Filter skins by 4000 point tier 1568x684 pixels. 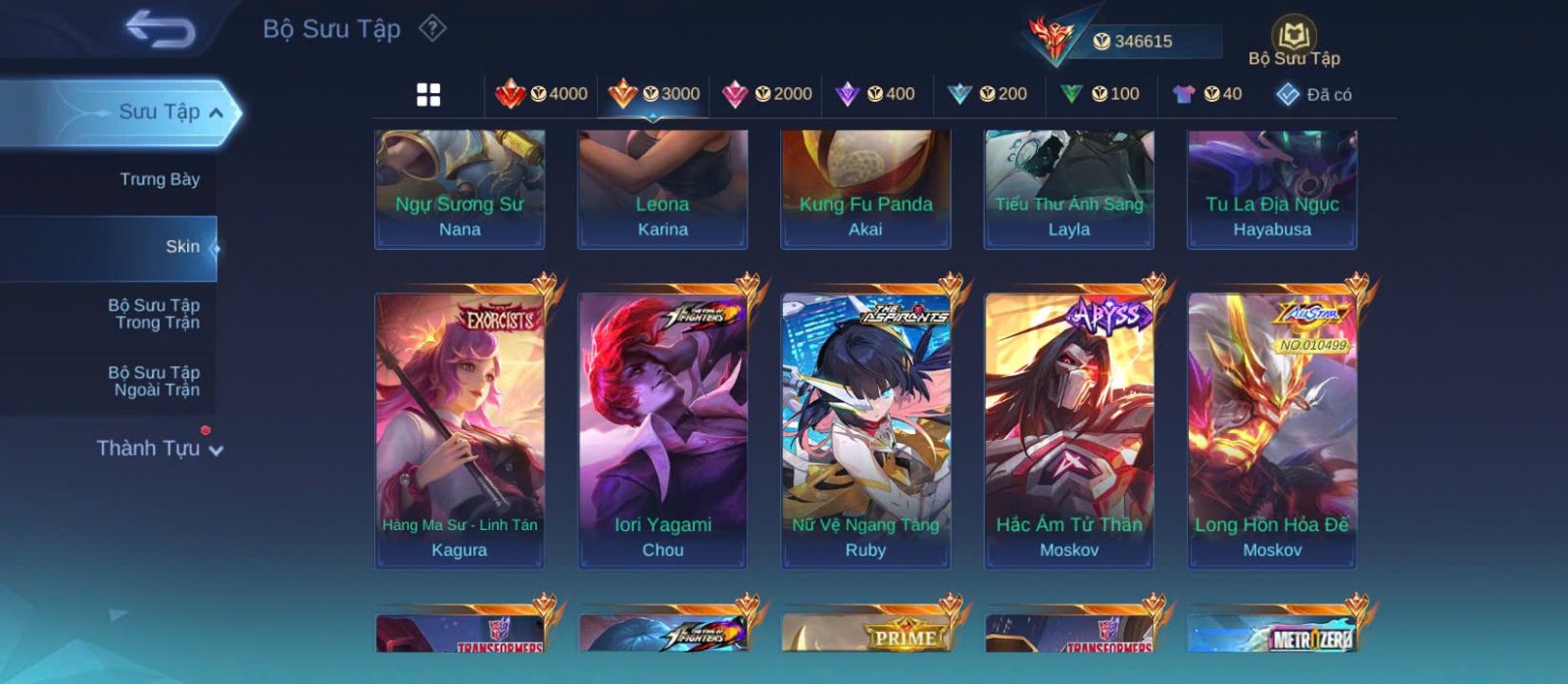pos(541,94)
